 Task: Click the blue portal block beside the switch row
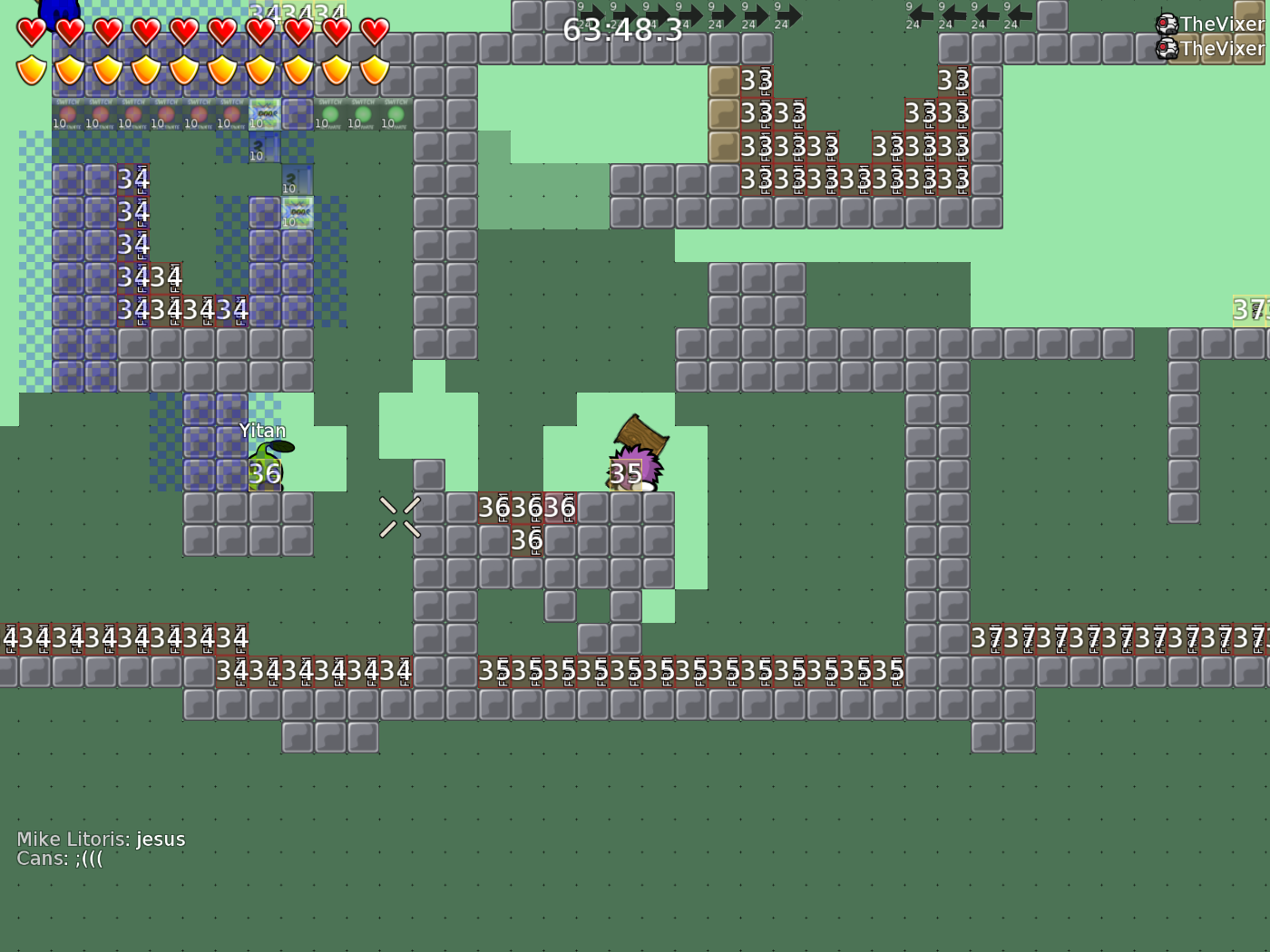[x=263, y=114]
